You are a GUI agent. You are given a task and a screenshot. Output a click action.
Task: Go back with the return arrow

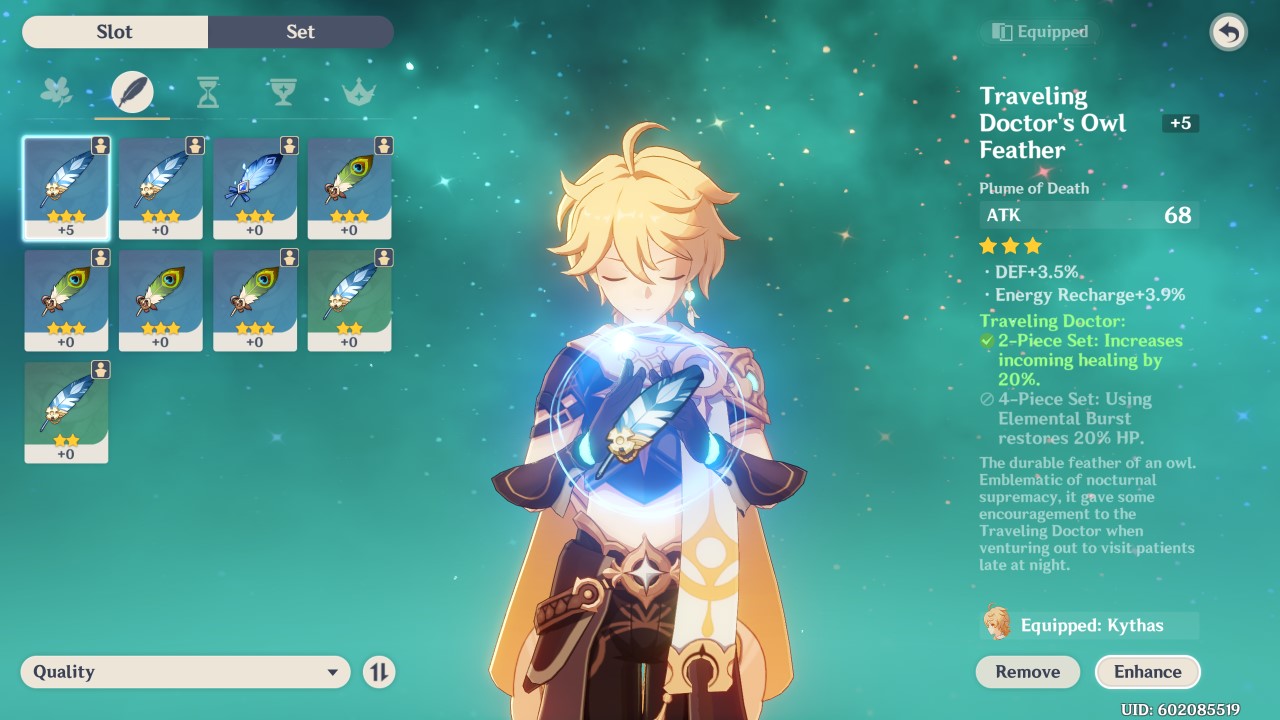(1228, 33)
